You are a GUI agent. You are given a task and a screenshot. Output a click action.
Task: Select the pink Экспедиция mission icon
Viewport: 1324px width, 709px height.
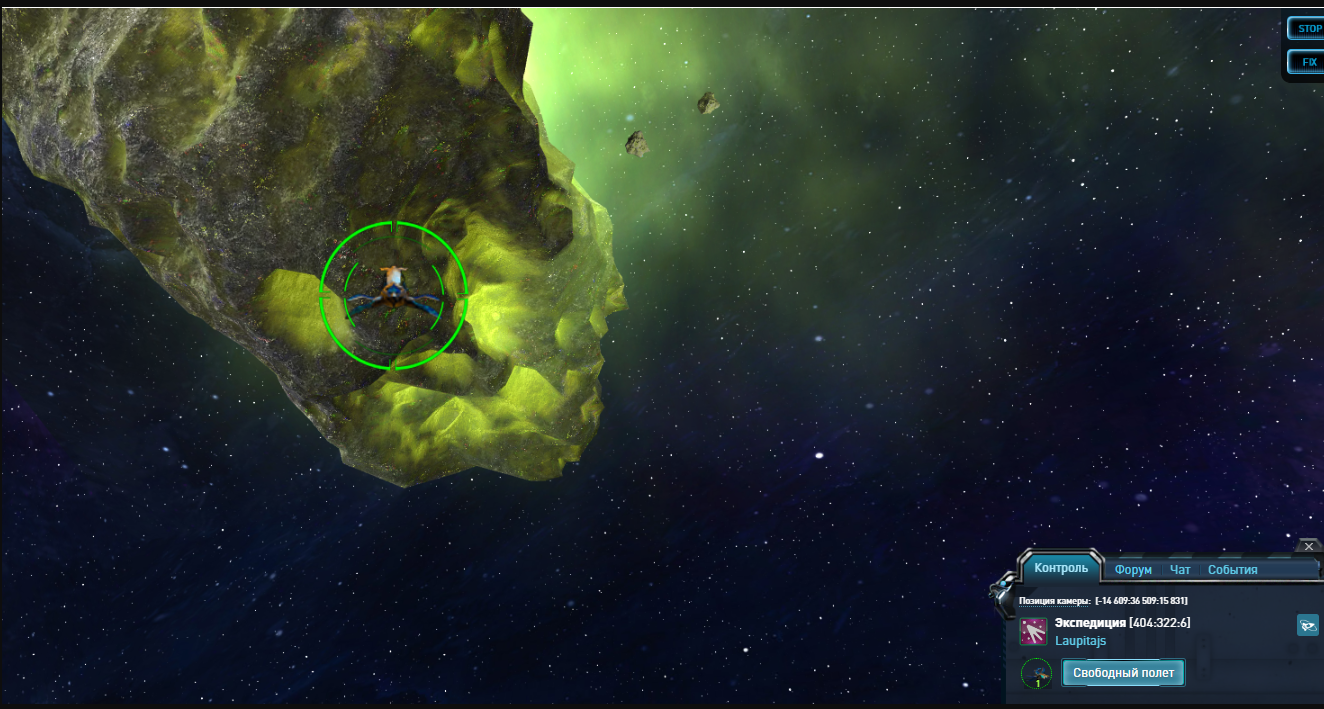pos(1033,632)
